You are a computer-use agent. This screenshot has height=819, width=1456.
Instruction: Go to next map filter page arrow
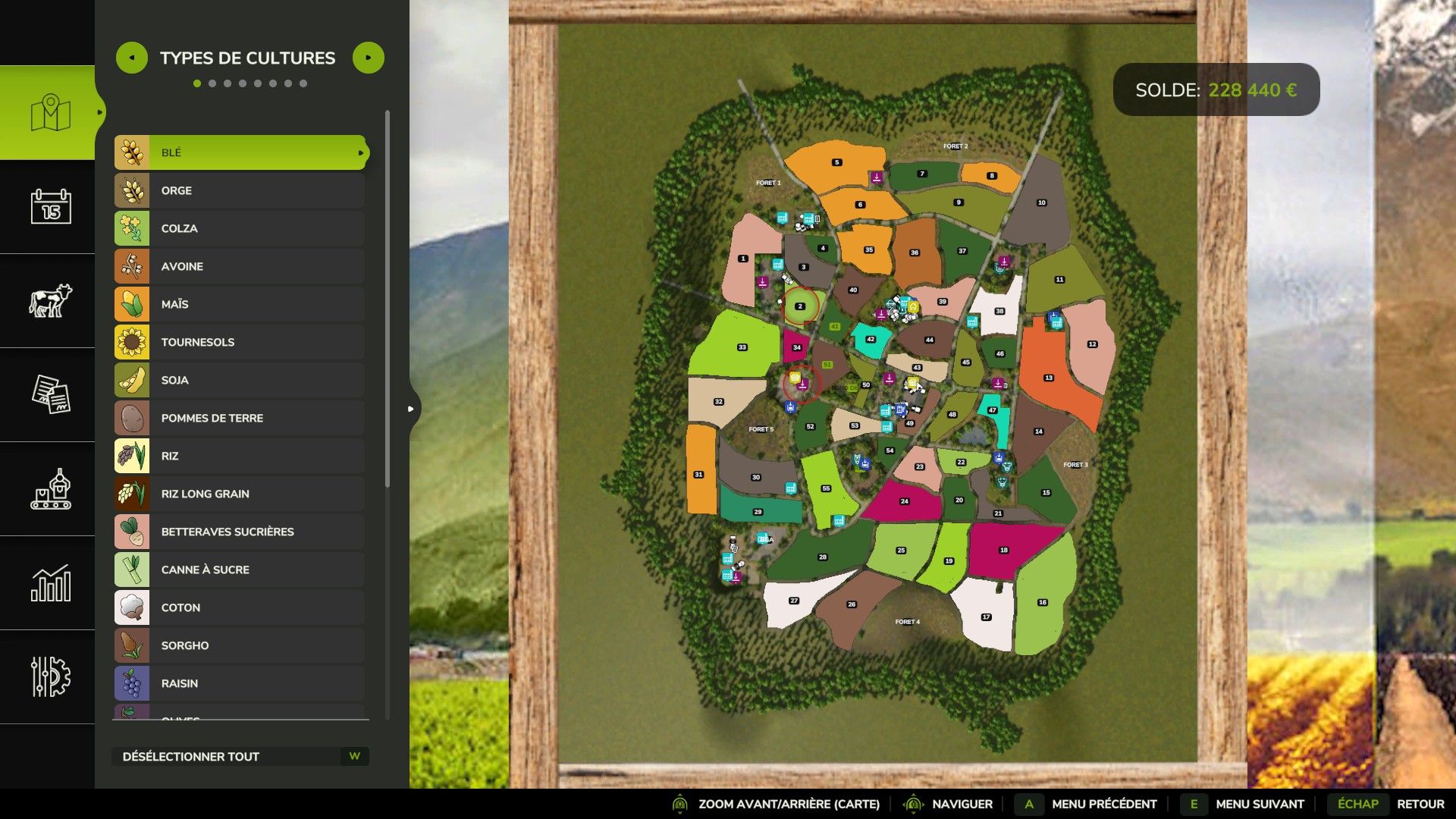pyautogui.click(x=369, y=58)
